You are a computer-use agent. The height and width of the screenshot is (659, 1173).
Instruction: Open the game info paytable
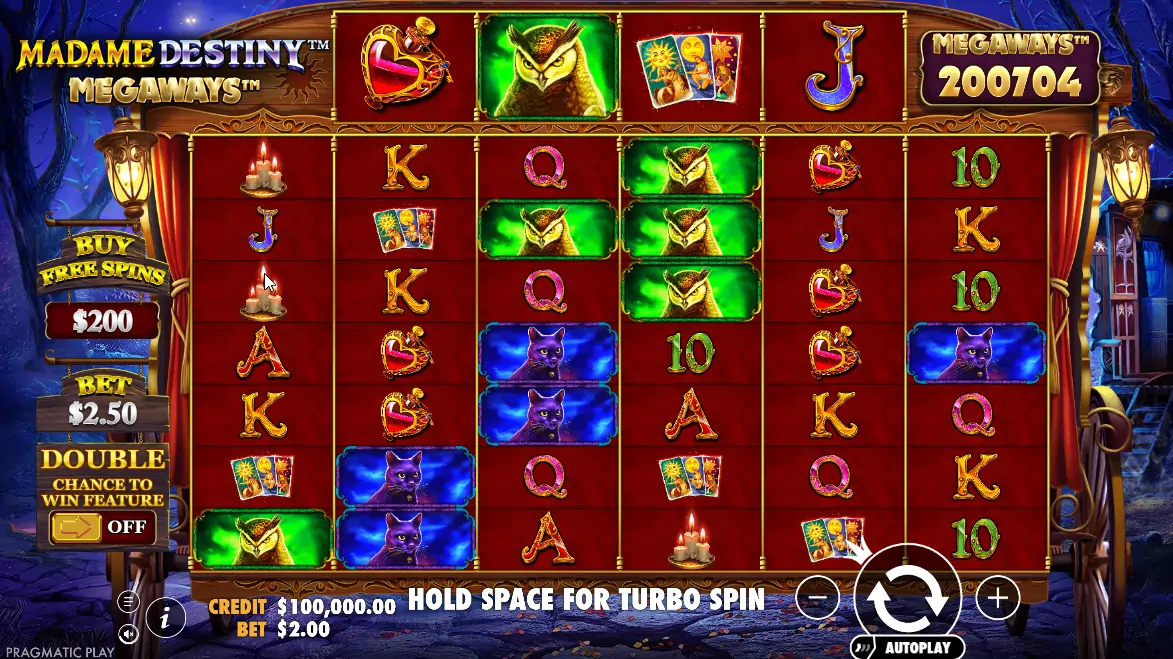coord(166,617)
